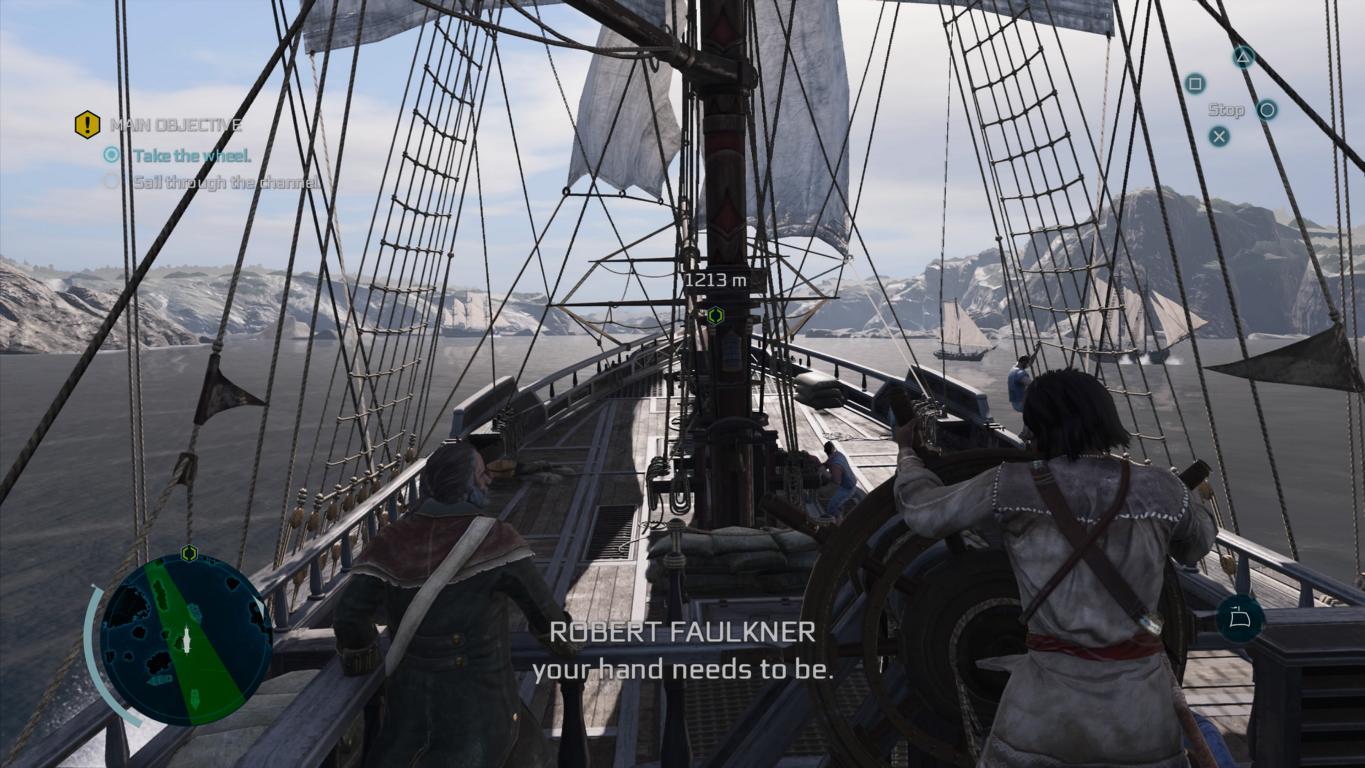Click the objective marker atop the minimap
Viewport: 1365px width, 768px height.
pos(189,552)
